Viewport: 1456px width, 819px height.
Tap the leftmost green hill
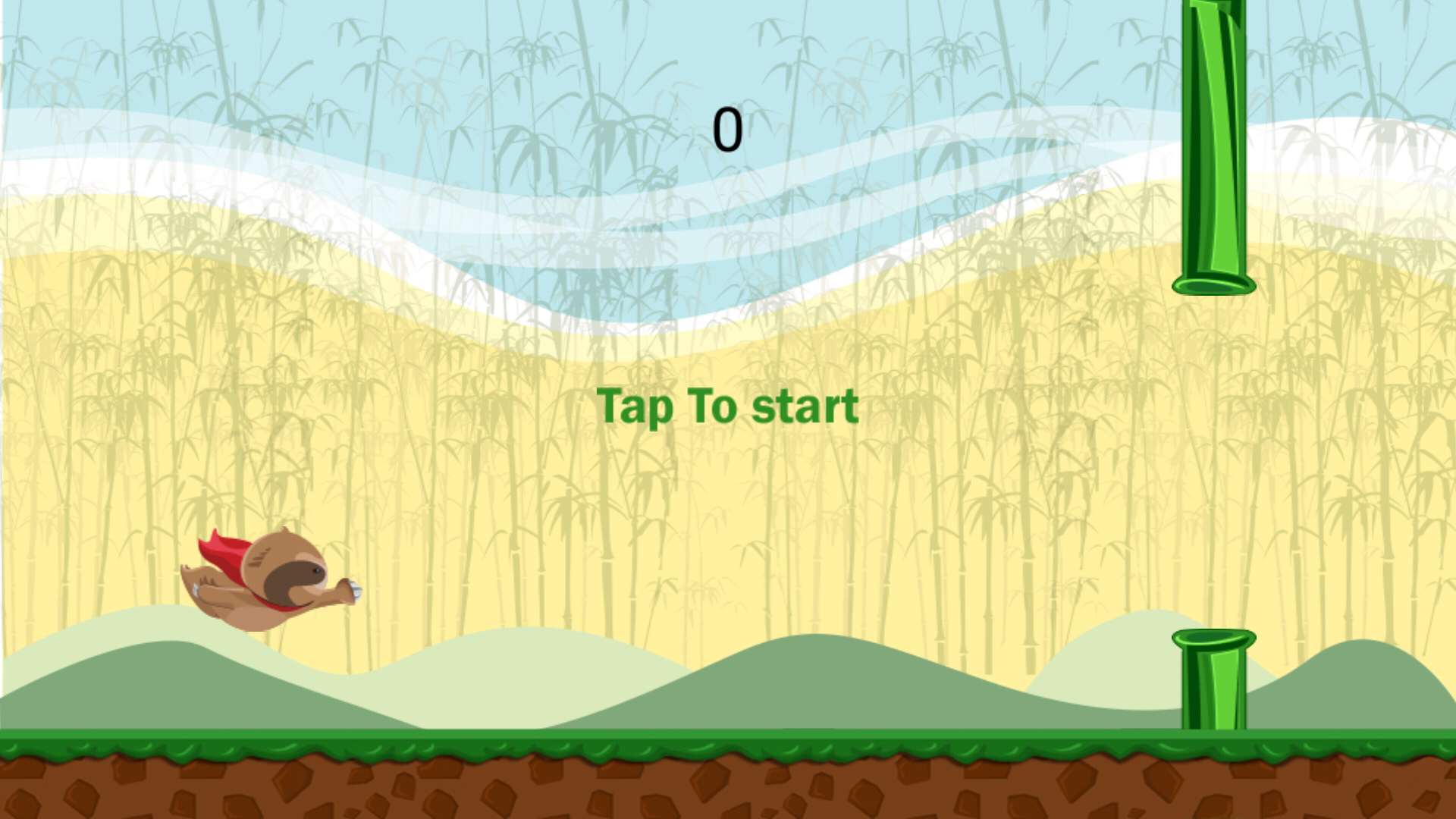136,682
